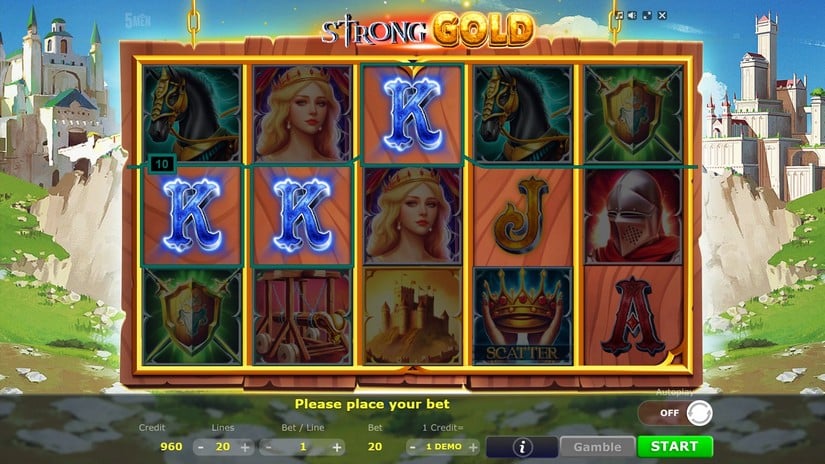Screen dimensions: 825x464
Task: Spin the reels with the START button
Action: [x=675, y=447]
